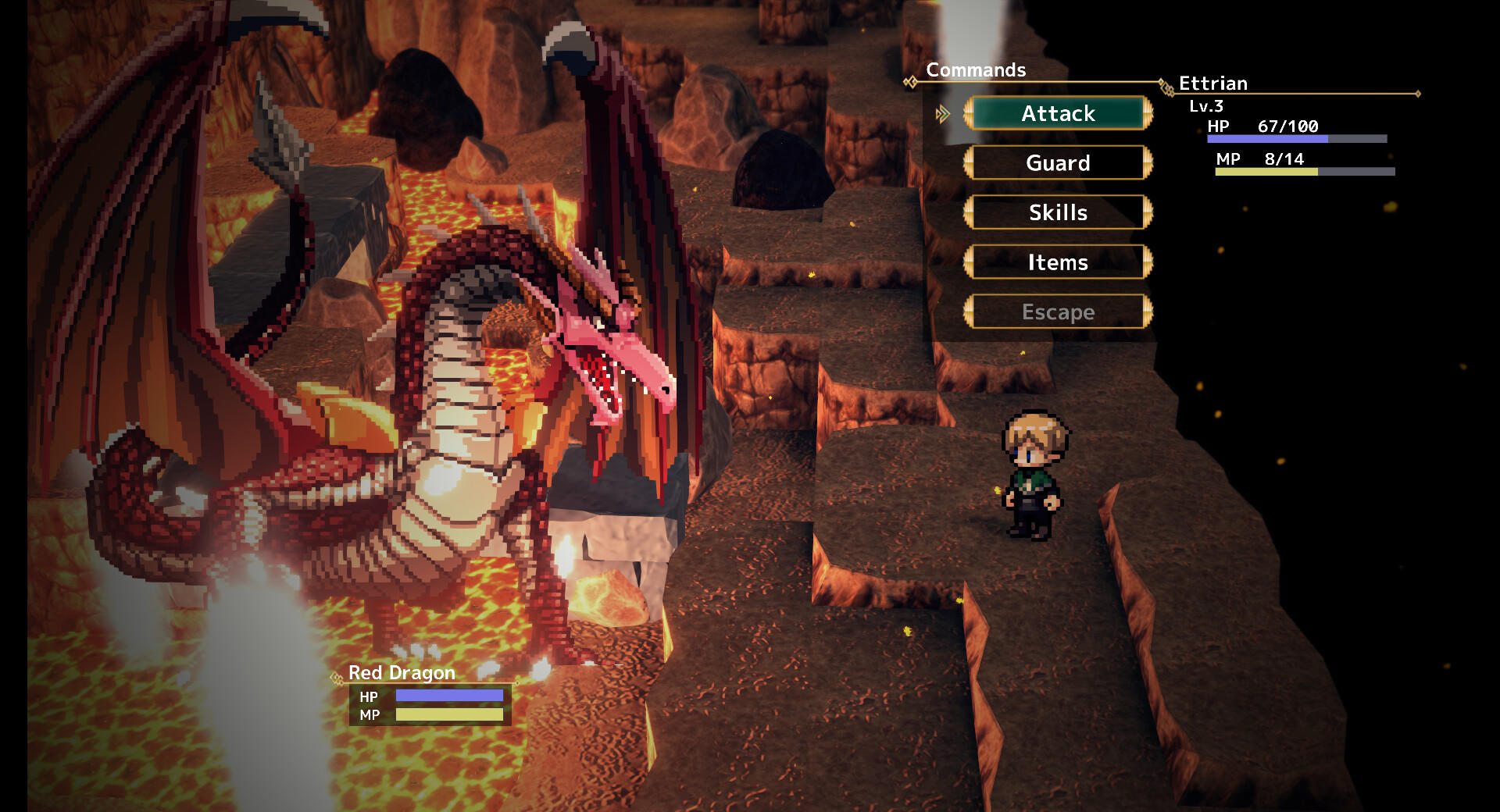Click the golden end-cap on the Attack button
This screenshot has height=812, width=1500.
pyautogui.click(x=1147, y=113)
